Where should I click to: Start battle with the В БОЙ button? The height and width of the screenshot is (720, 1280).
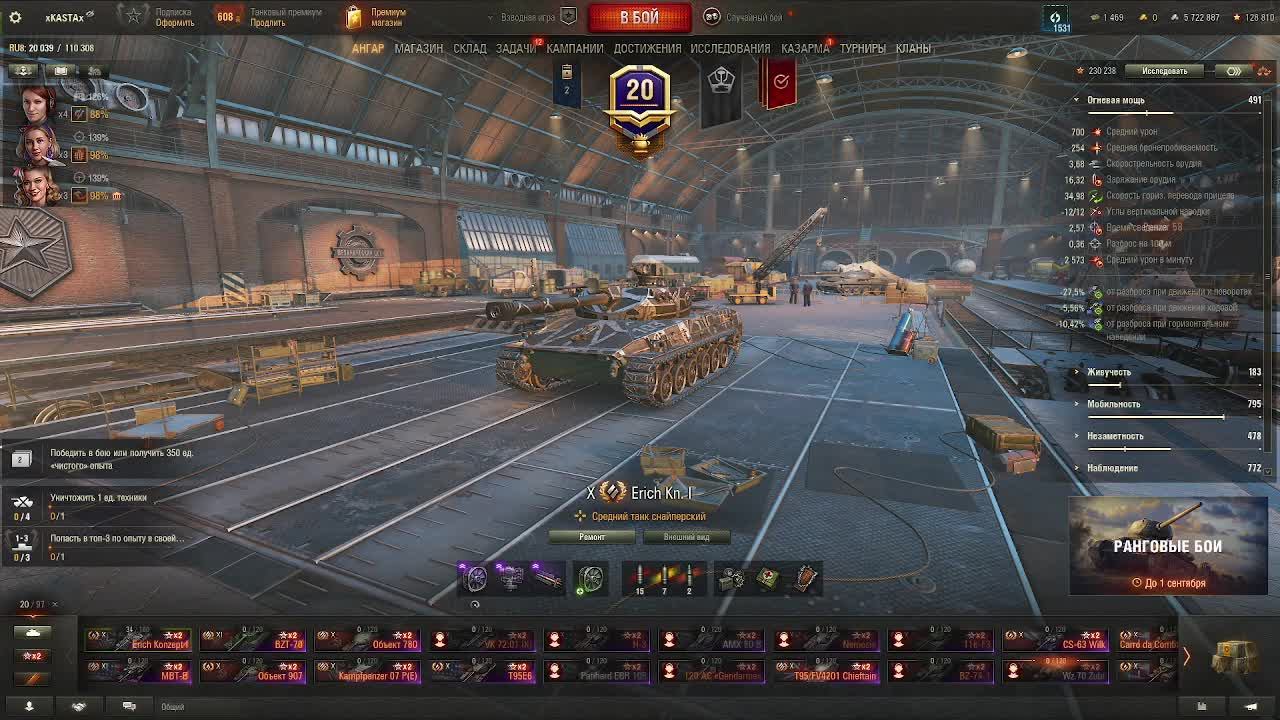click(x=639, y=17)
